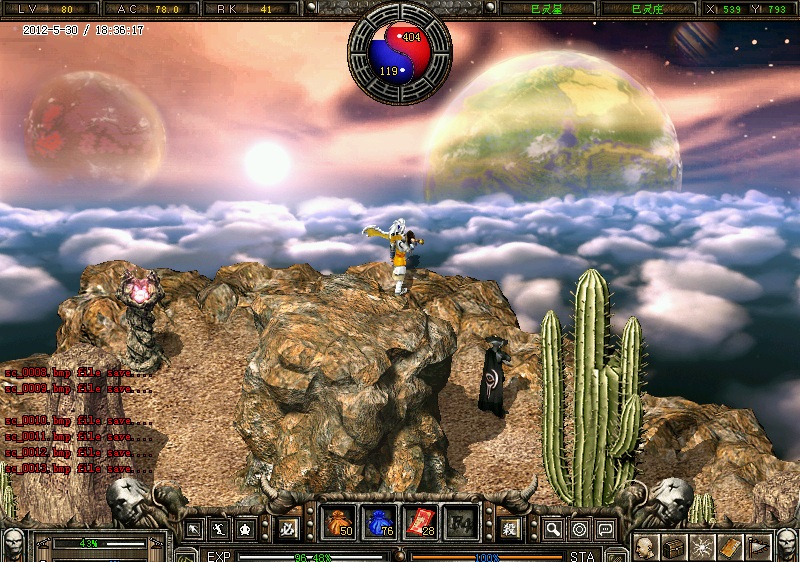Toggle the 必 skill button
The width and height of the screenshot is (800, 562).
289,528
